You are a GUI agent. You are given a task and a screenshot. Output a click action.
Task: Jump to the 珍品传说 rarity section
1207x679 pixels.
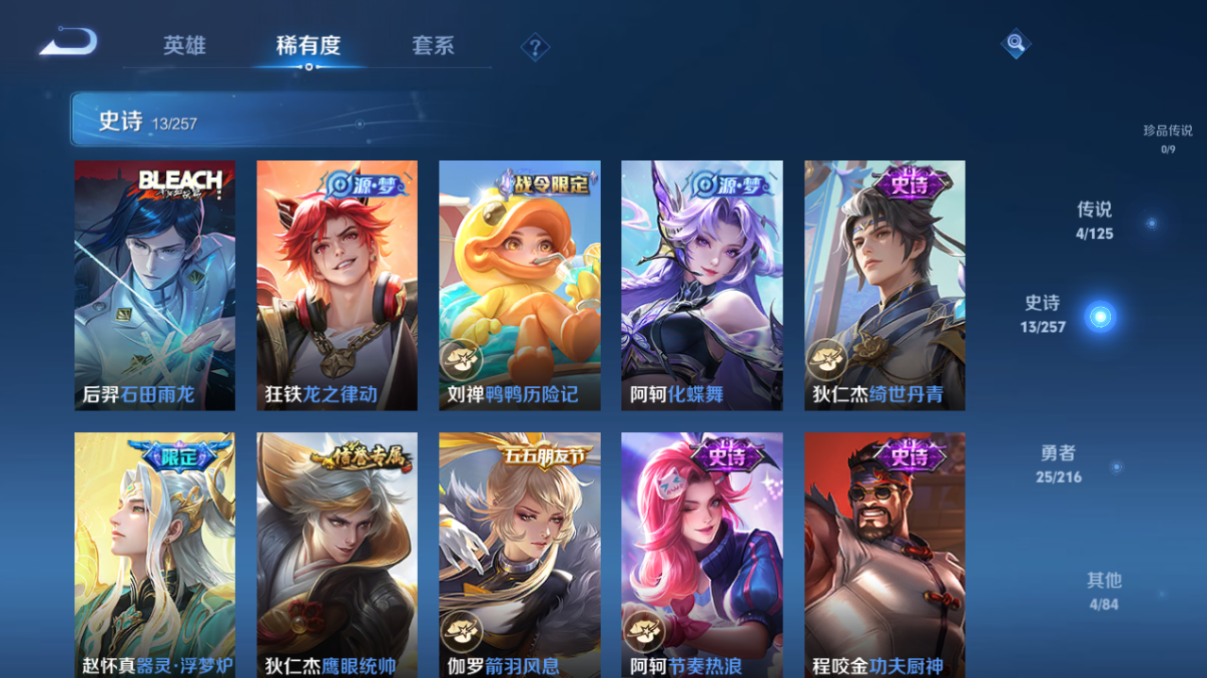(x=1167, y=138)
